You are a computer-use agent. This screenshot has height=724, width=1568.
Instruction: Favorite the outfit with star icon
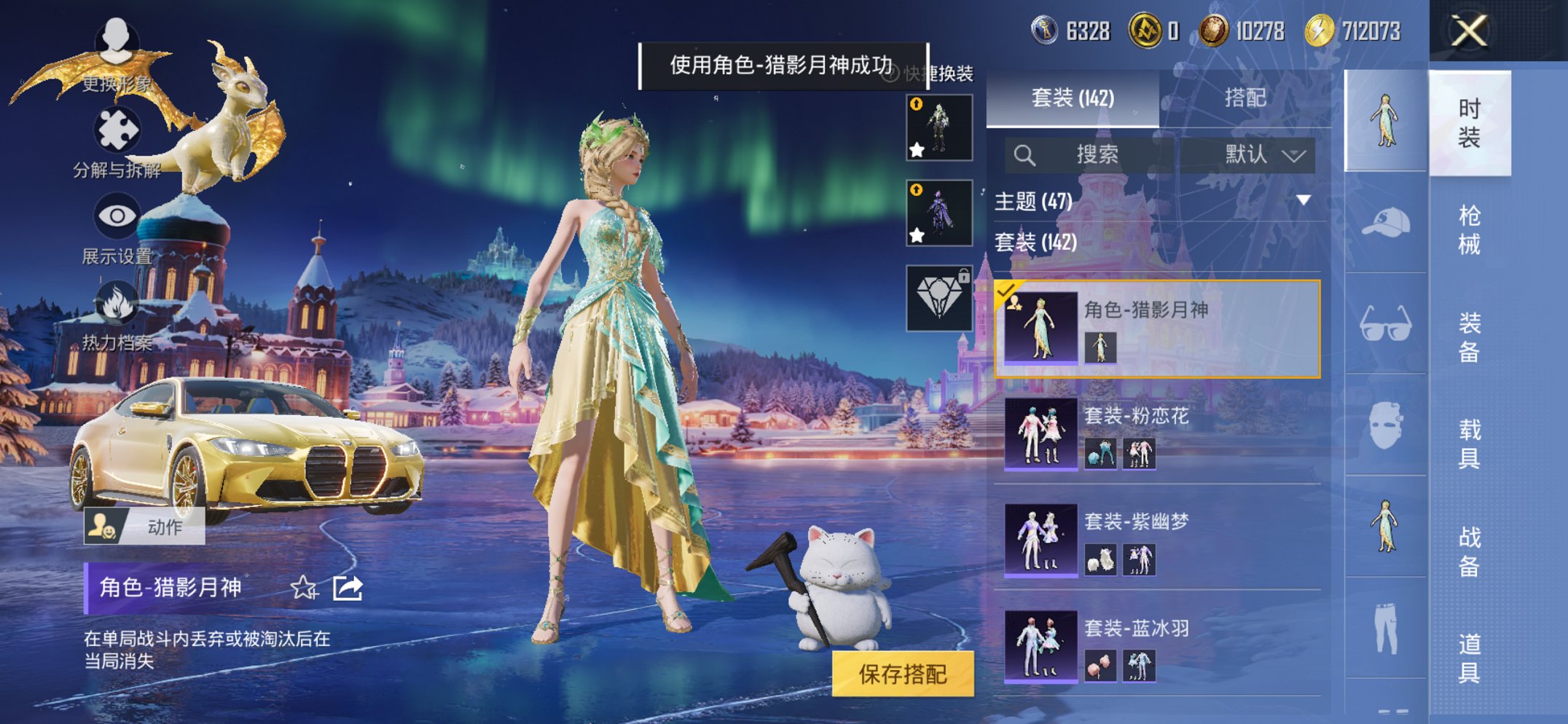[304, 587]
